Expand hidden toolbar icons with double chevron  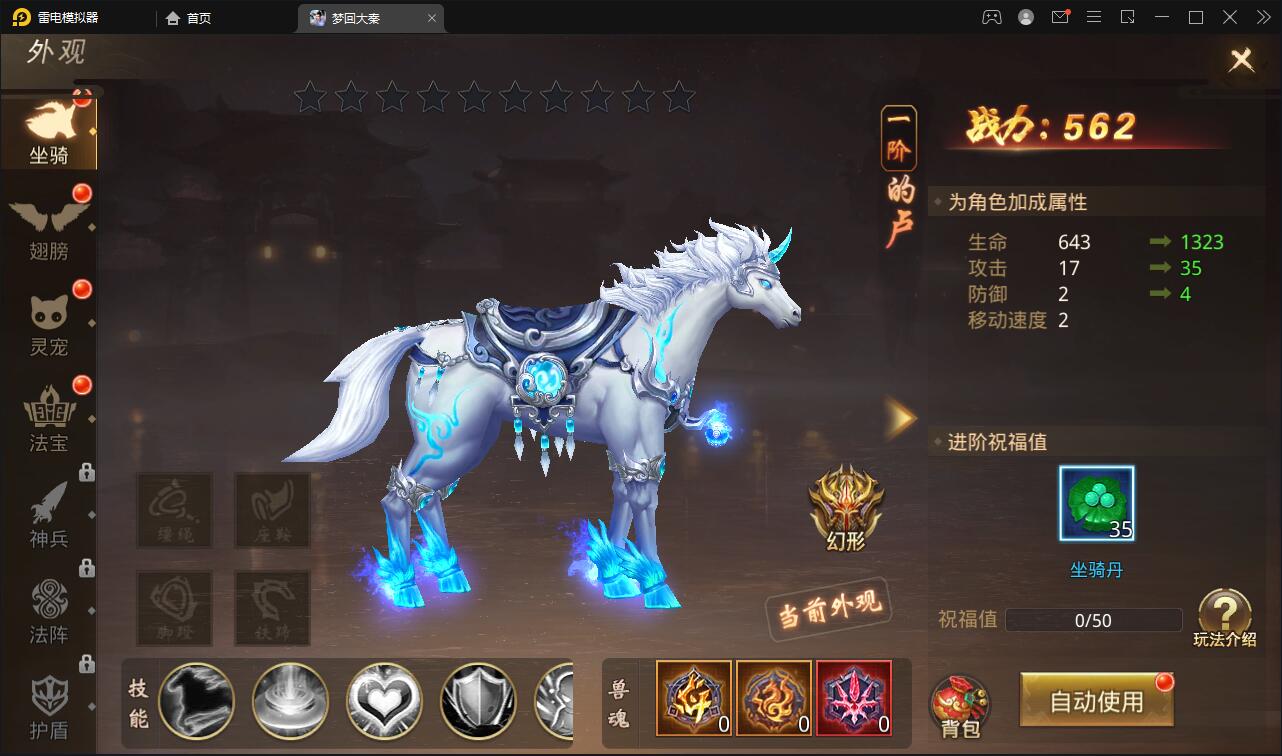tap(1262, 17)
